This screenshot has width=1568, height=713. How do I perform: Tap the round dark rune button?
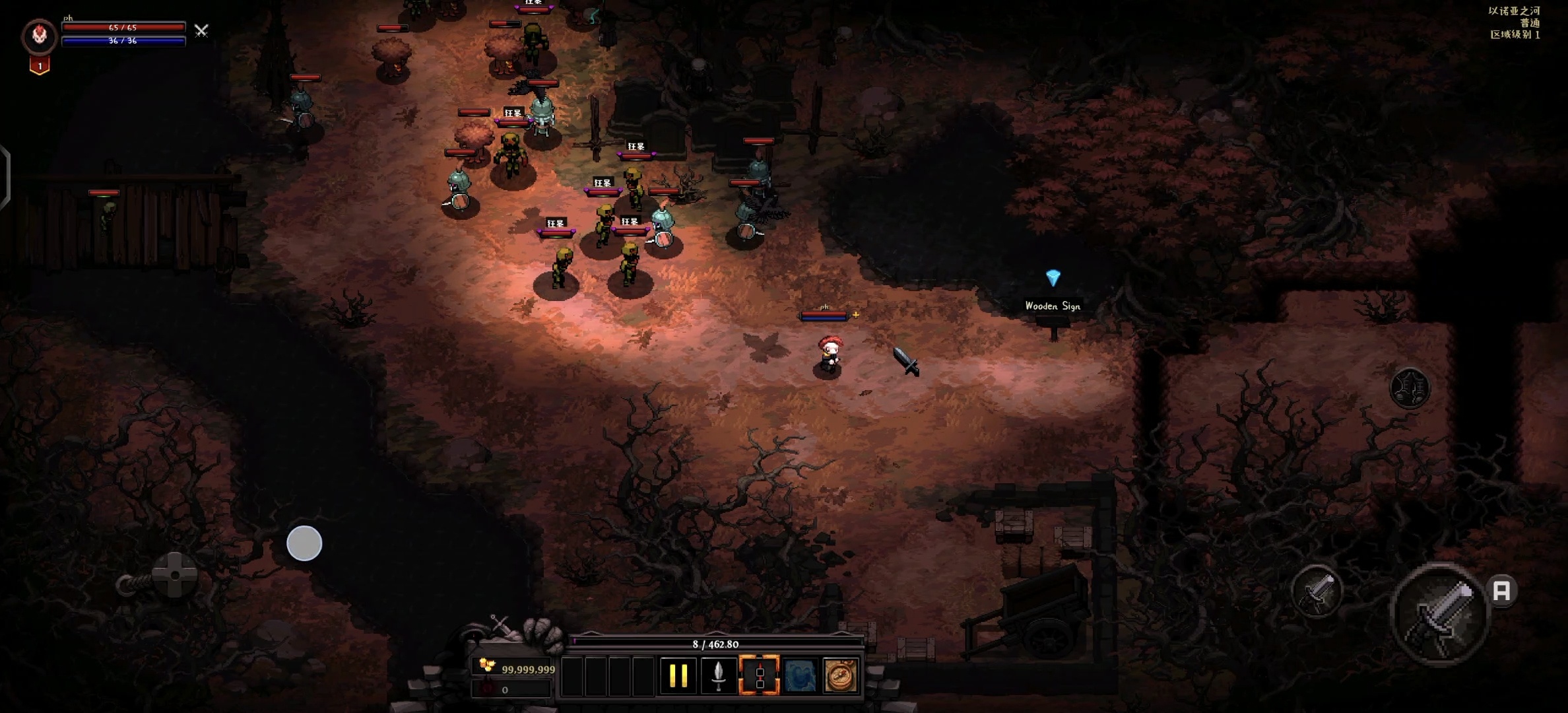click(x=1410, y=388)
